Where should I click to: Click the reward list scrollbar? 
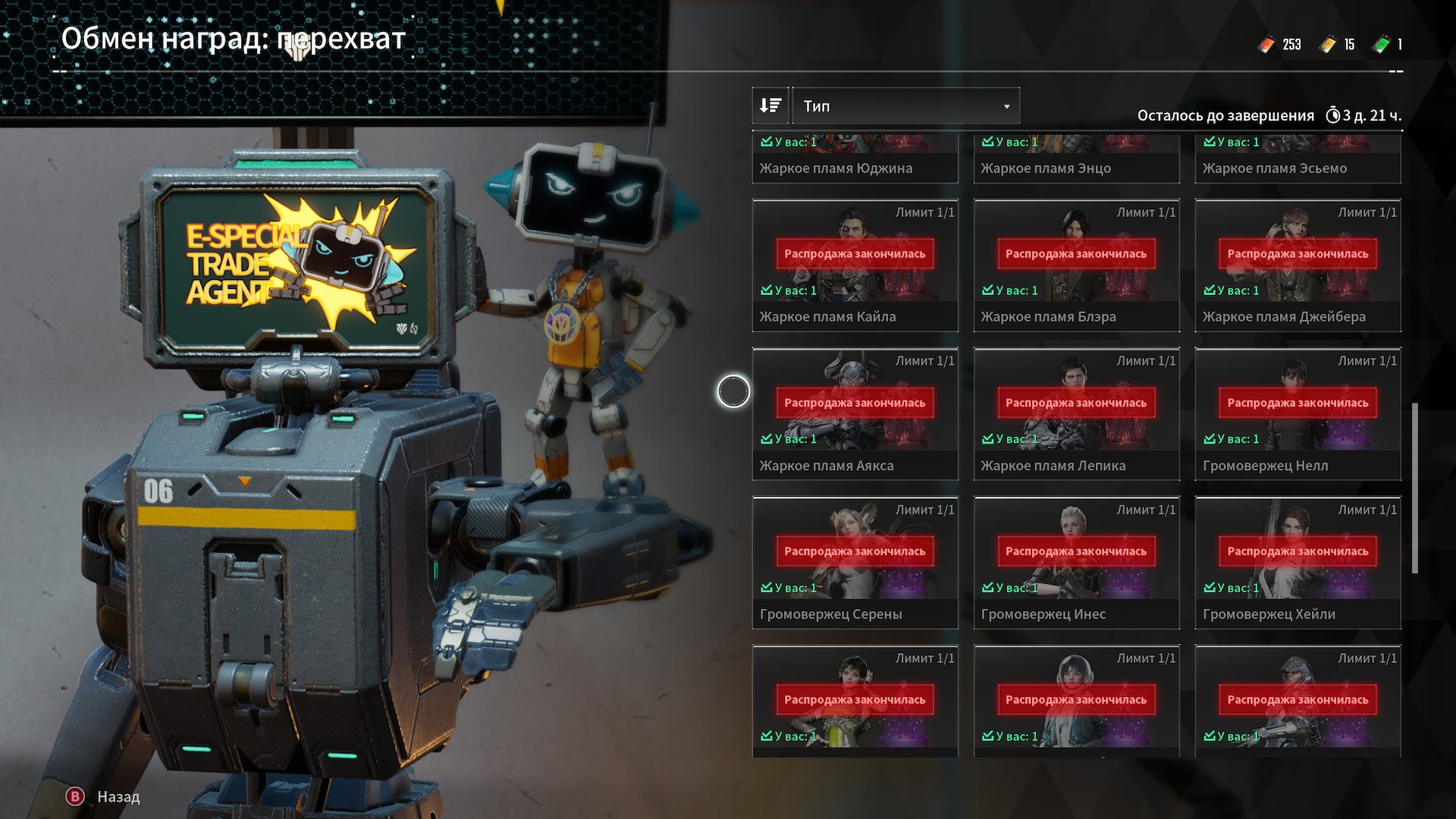[x=1415, y=488]
